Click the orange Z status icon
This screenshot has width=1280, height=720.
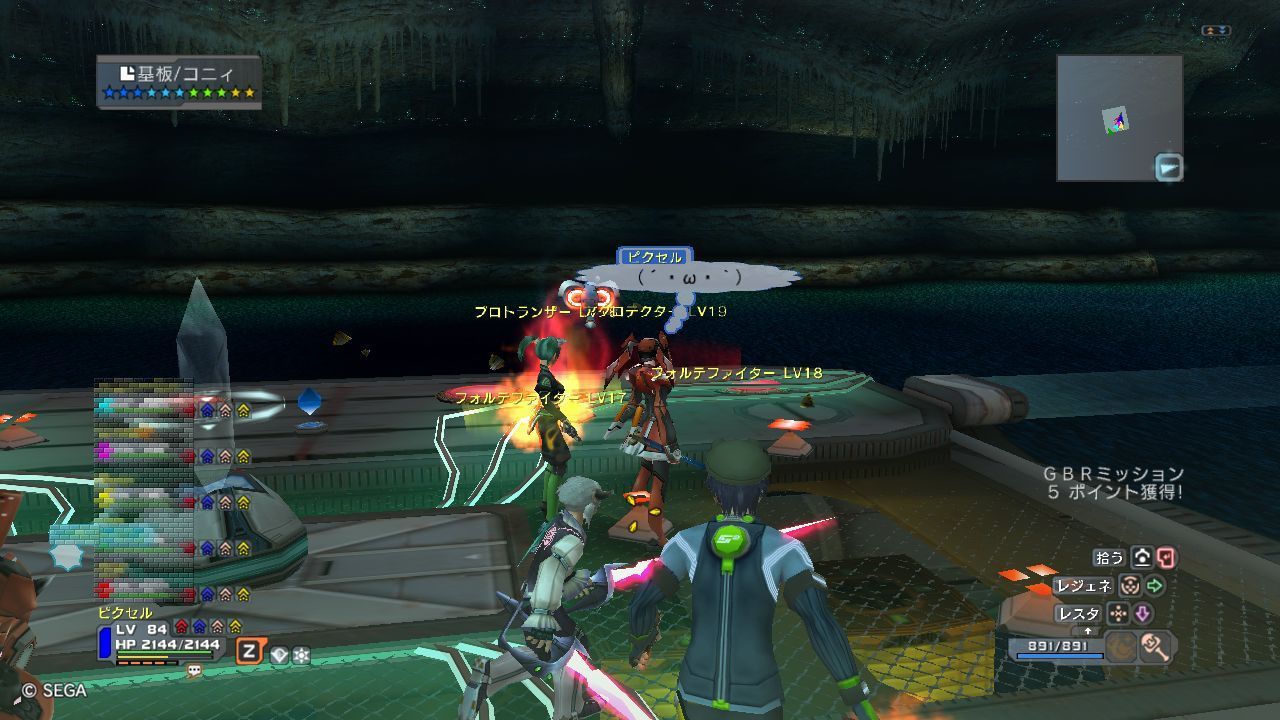tap(248, 653)
